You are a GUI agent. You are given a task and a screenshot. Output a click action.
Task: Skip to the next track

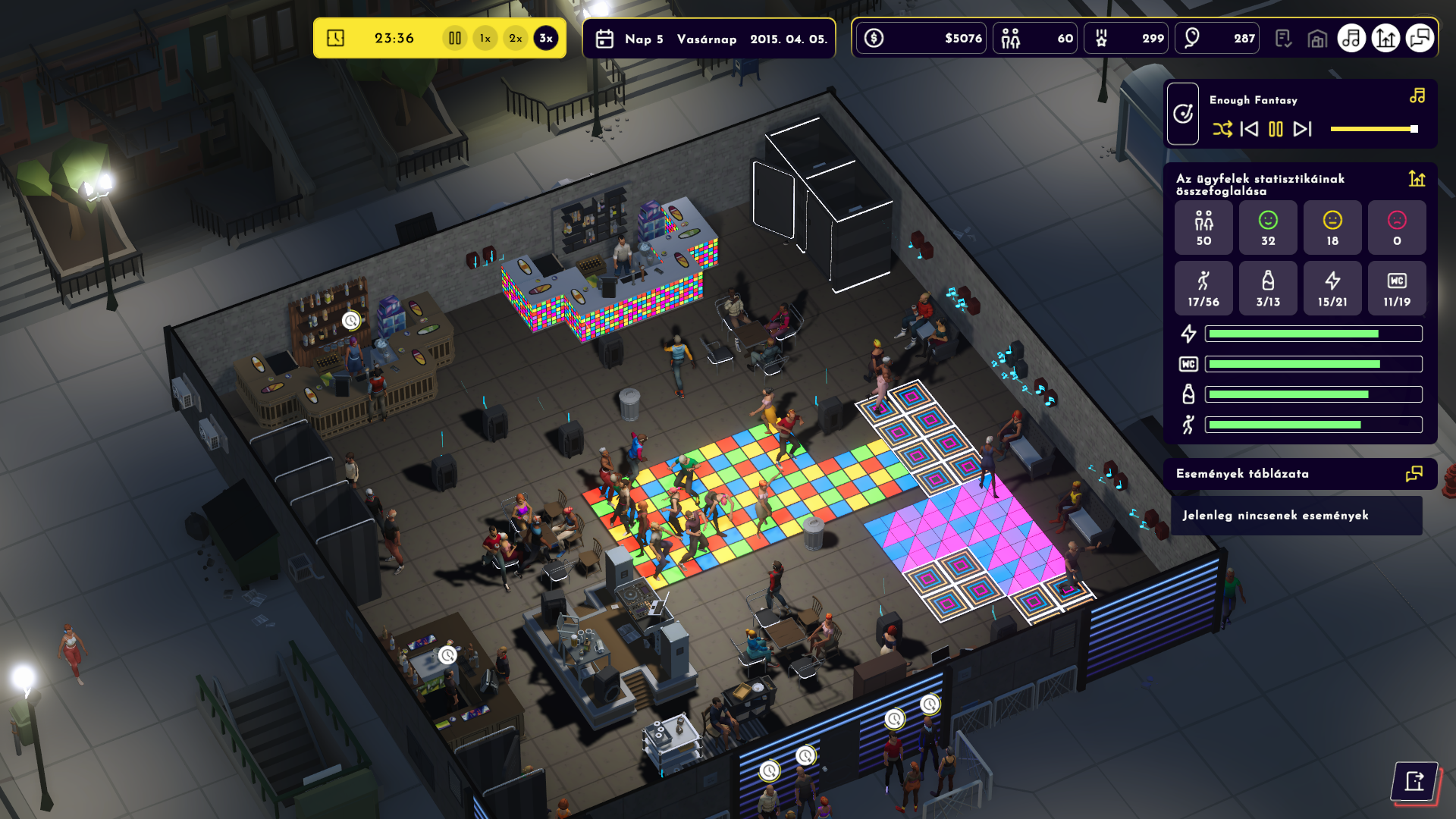1302,129
